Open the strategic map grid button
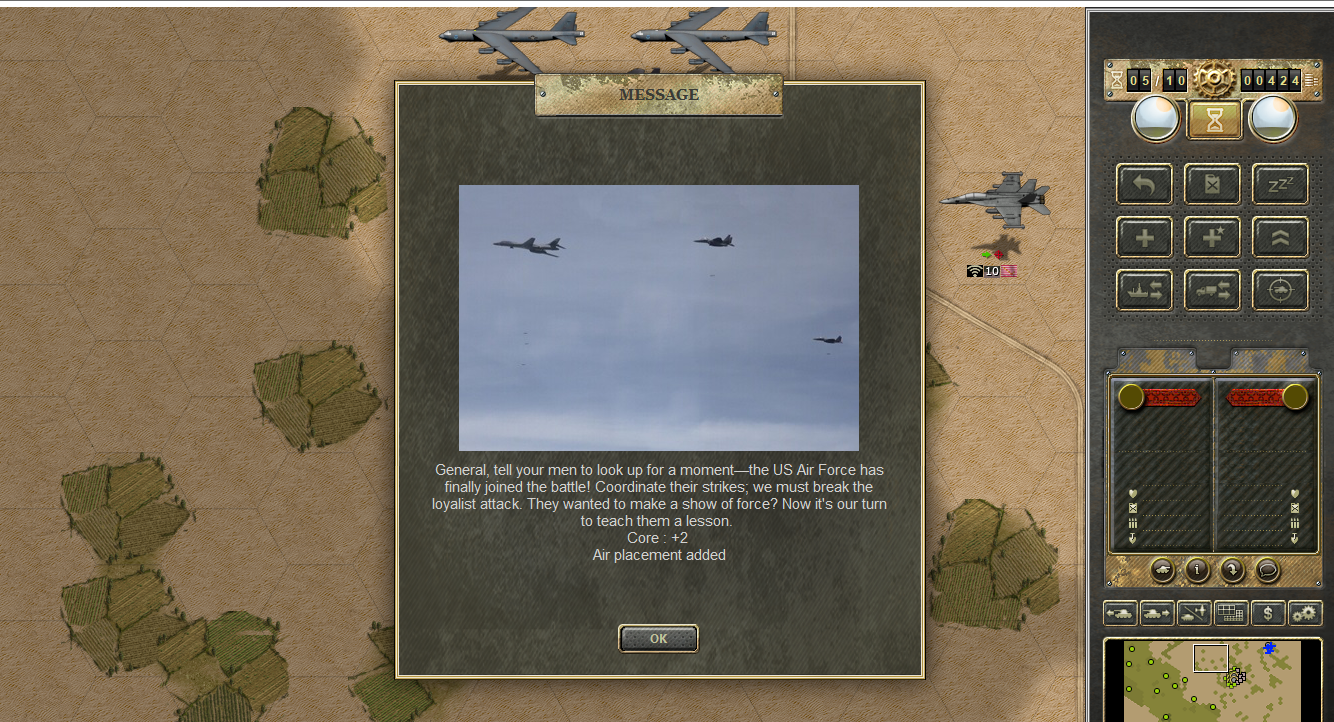The height and width of the screenshot is (722, 1334). 1231,614
